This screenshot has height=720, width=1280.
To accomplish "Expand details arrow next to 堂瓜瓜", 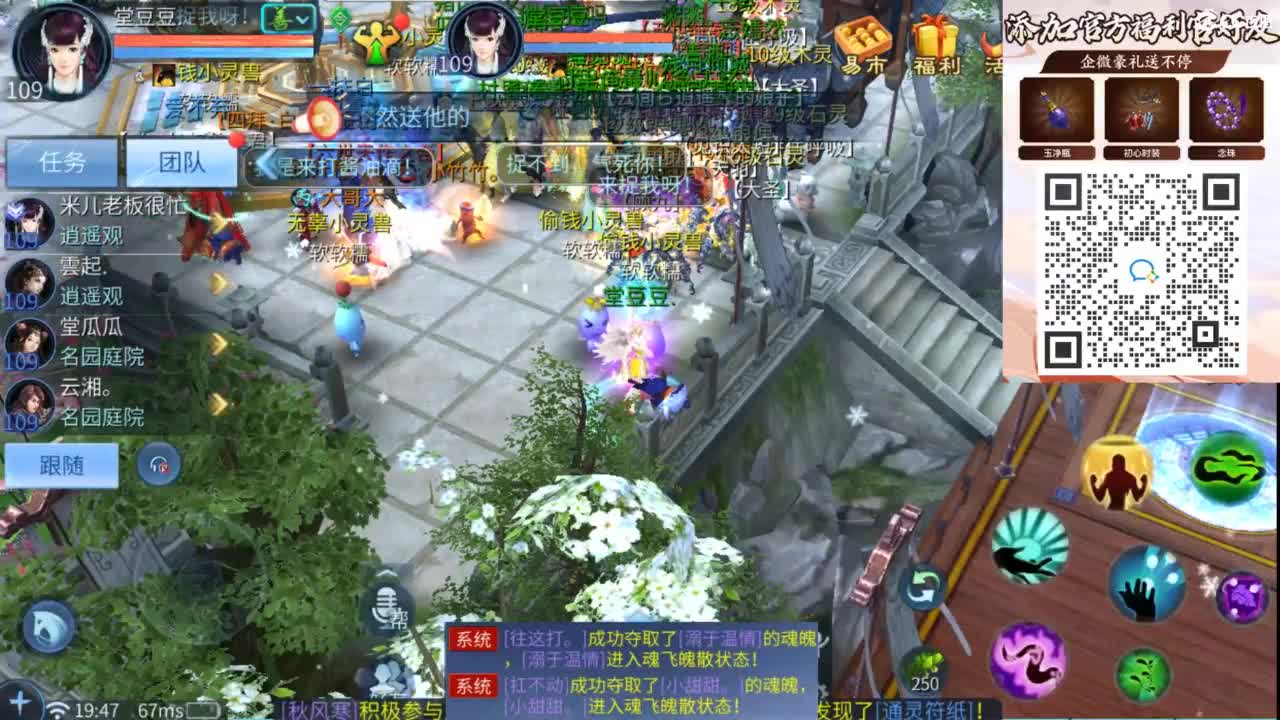I will (218, 341).
